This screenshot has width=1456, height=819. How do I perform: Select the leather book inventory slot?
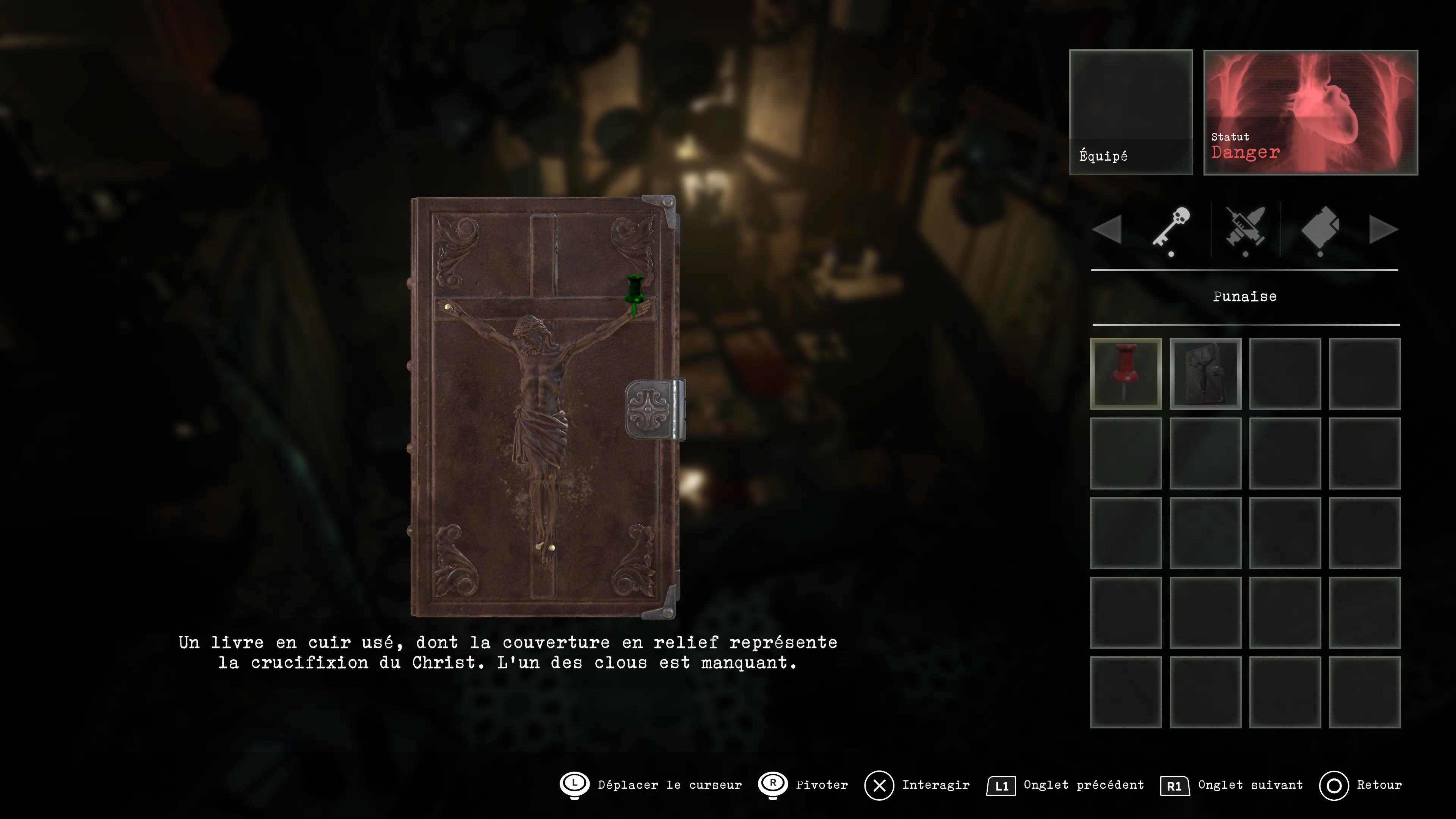click(x=1205, y=373)
